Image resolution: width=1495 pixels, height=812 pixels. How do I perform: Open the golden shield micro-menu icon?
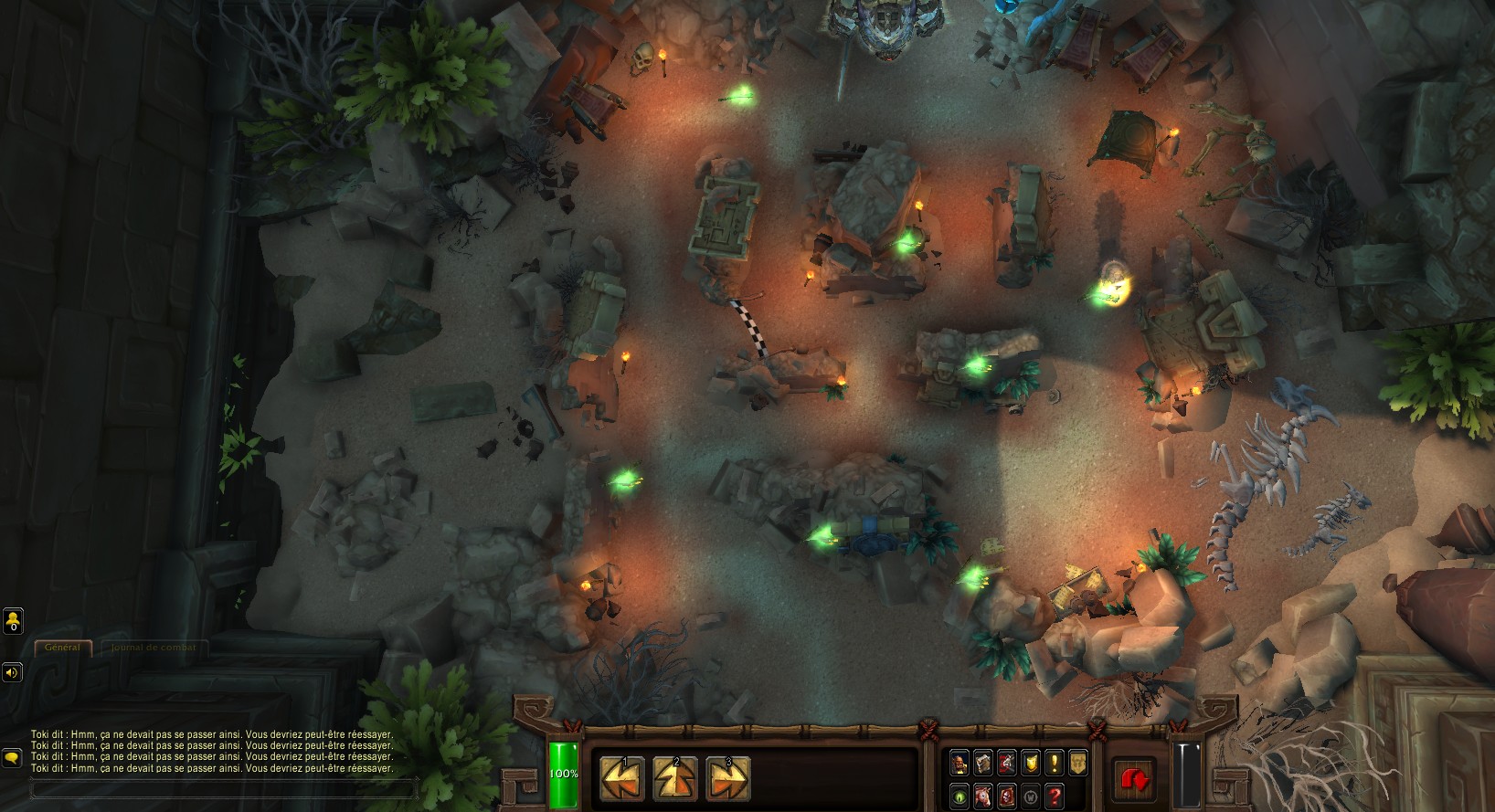tap(1031, 763)
